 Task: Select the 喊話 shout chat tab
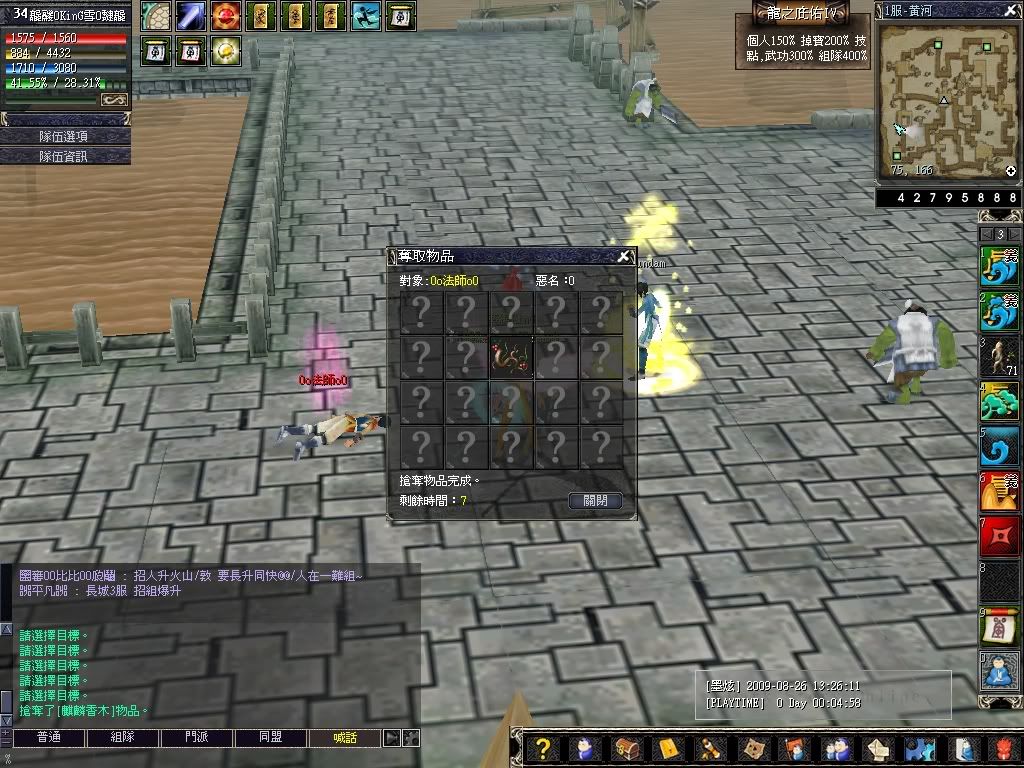345,738
